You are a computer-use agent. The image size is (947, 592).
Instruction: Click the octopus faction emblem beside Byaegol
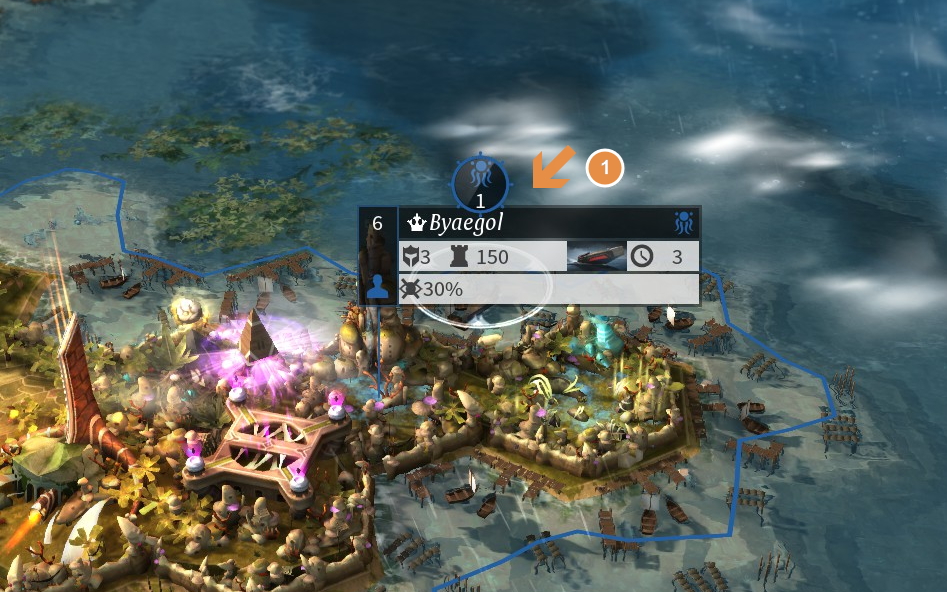[684, 223]
